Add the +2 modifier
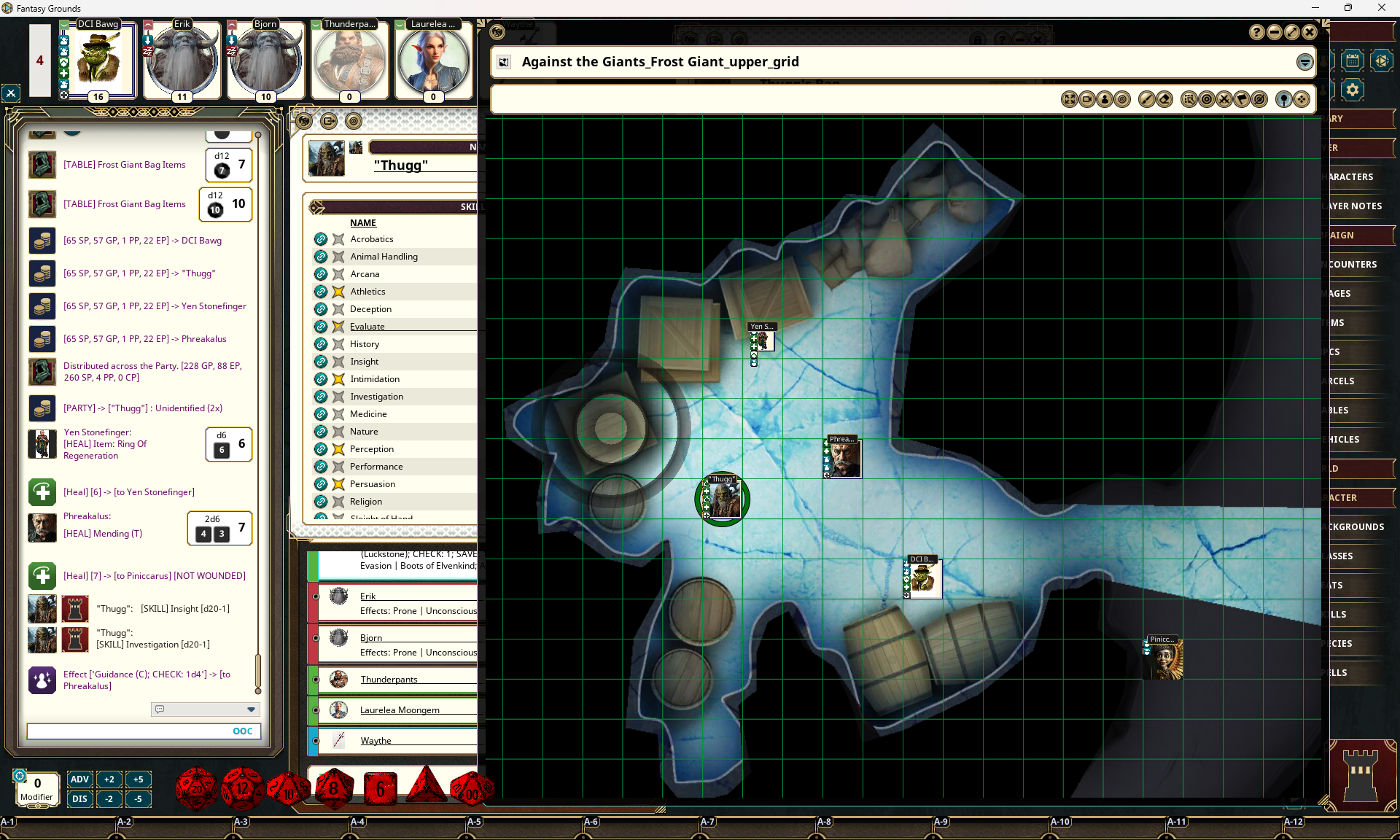The width and height of the screenshot is (1400, 840). click(109, 779)
